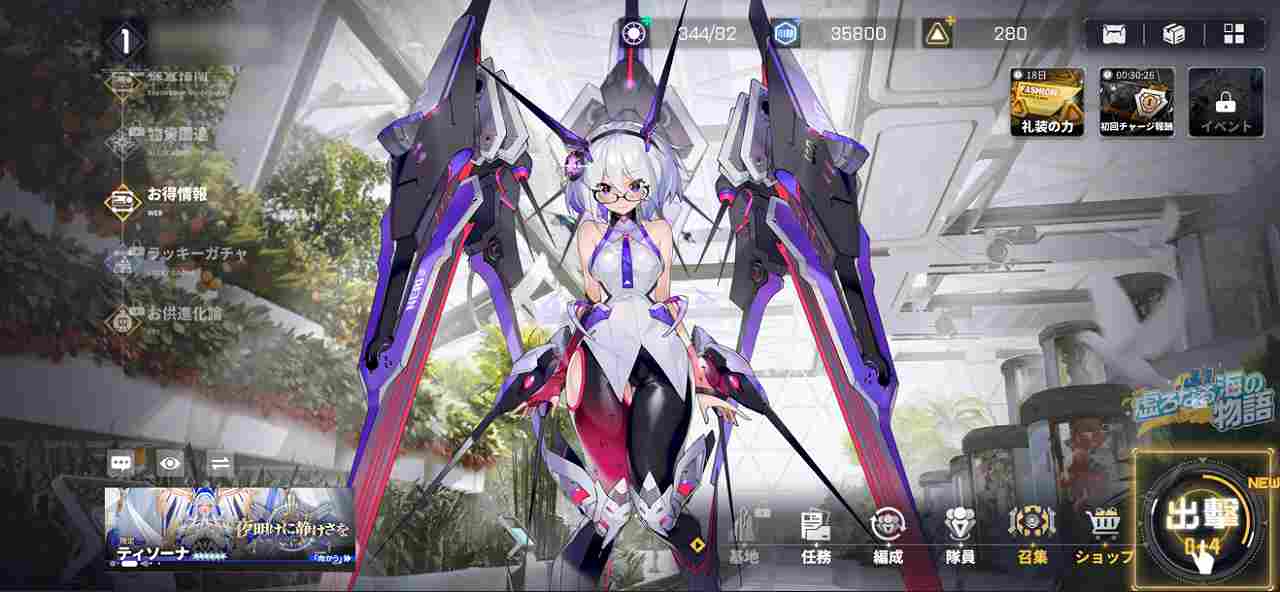Select the 基地 base menu

pos(743,535)
